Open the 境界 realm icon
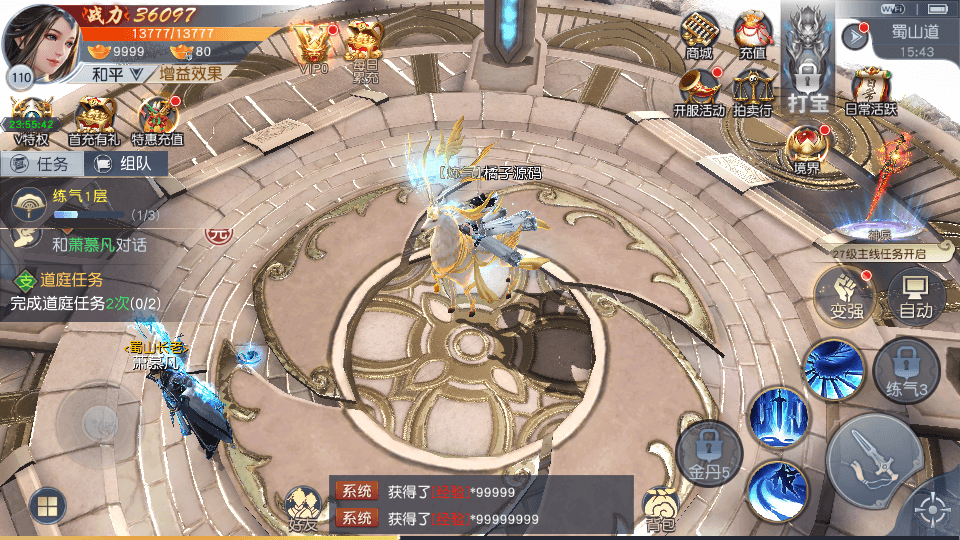The height and width of the screenshot is (540, 960). click(806, 150)
